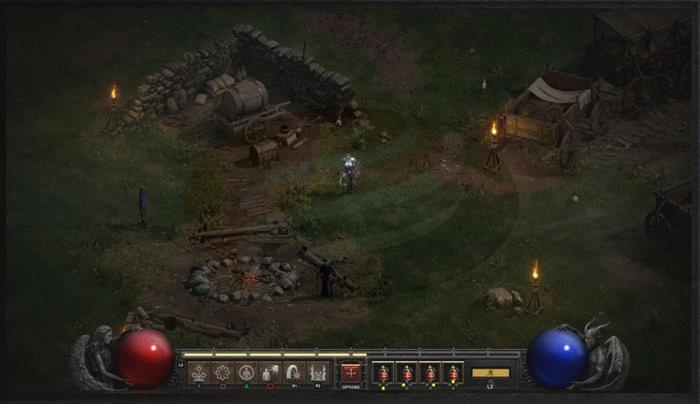Use the circled figure skill icon
Screen dimensions: 700x404
[x=246, y=373]
